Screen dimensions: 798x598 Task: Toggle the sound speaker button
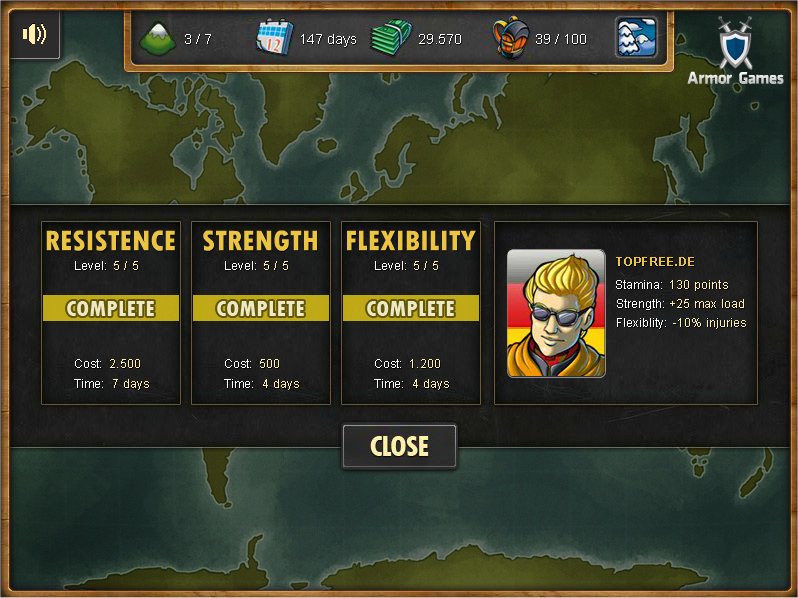pos(34,34)
